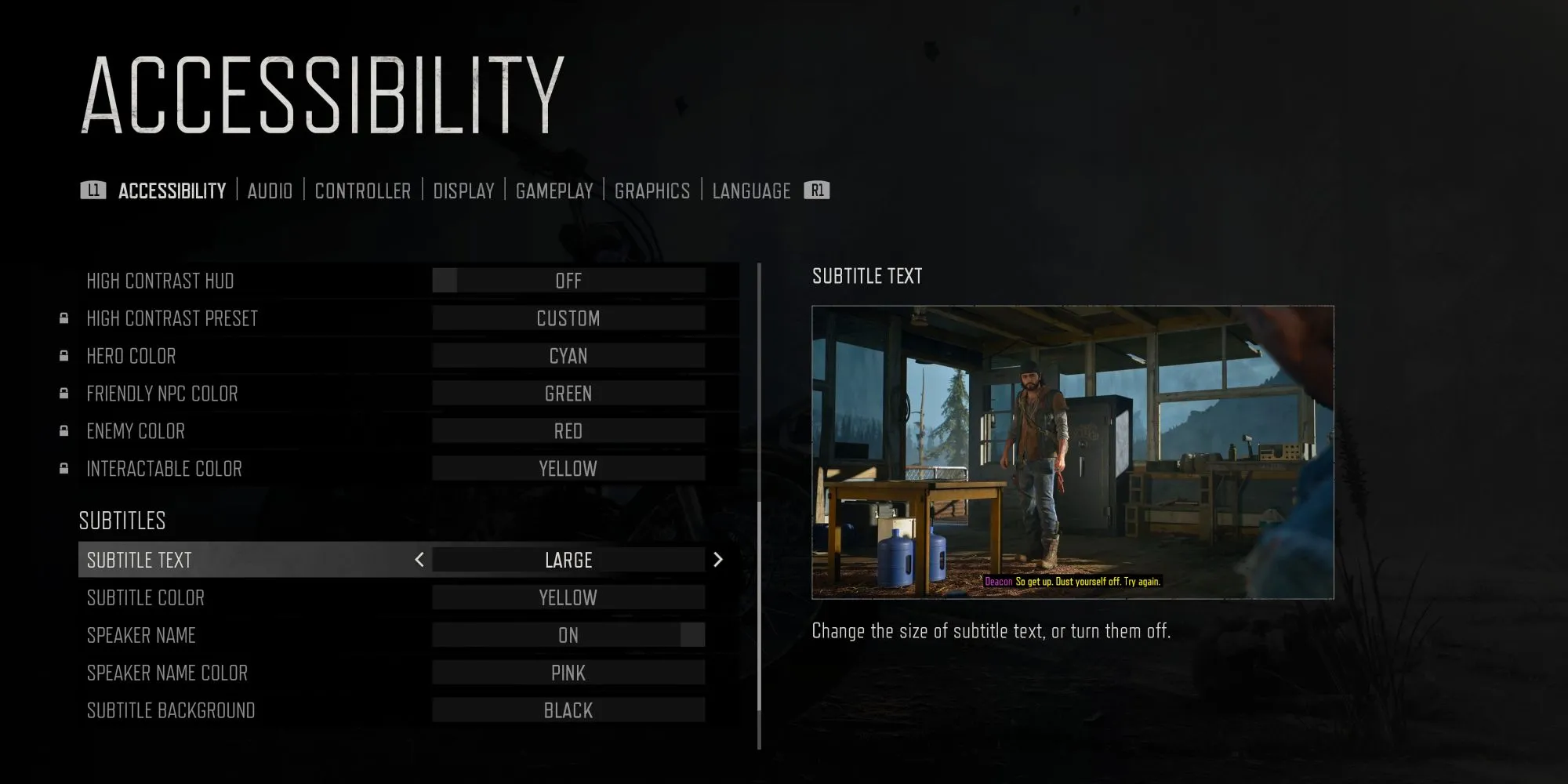Select the Display tab
Screen dimensions: 1568x784
pyautogui.click(x=463, y=191)
